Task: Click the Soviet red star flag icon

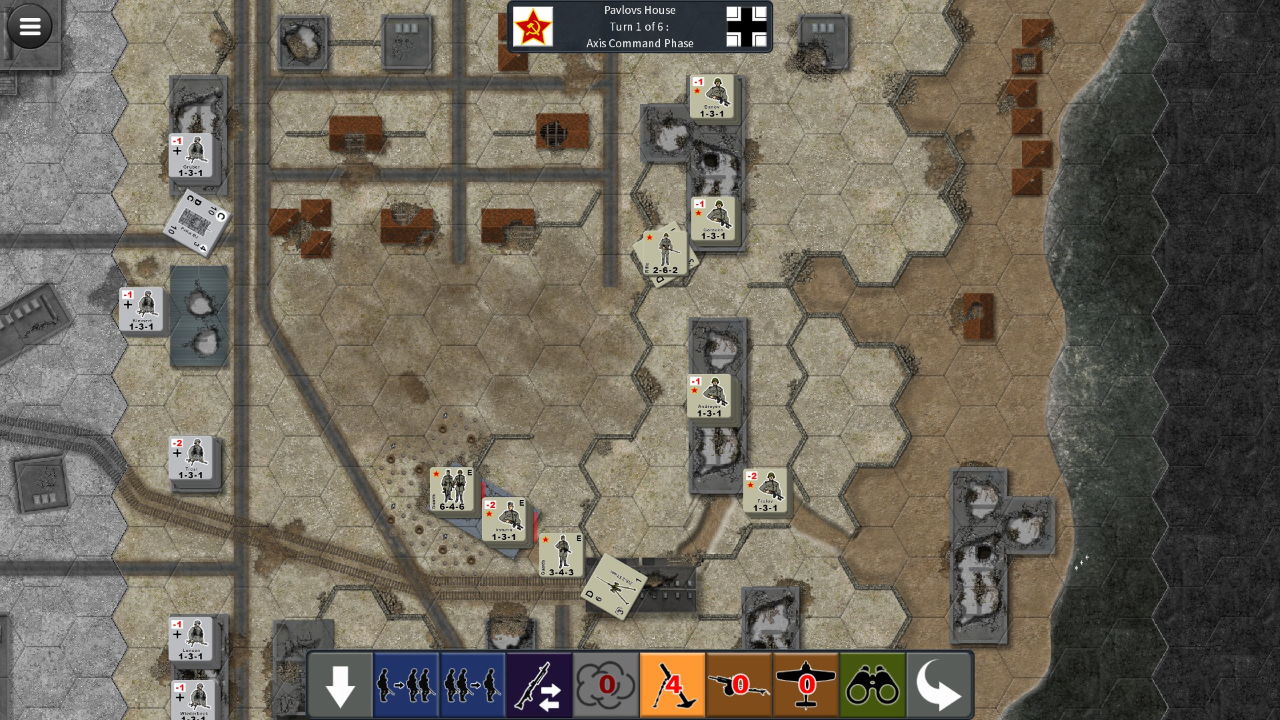Action: coord(533,27)
